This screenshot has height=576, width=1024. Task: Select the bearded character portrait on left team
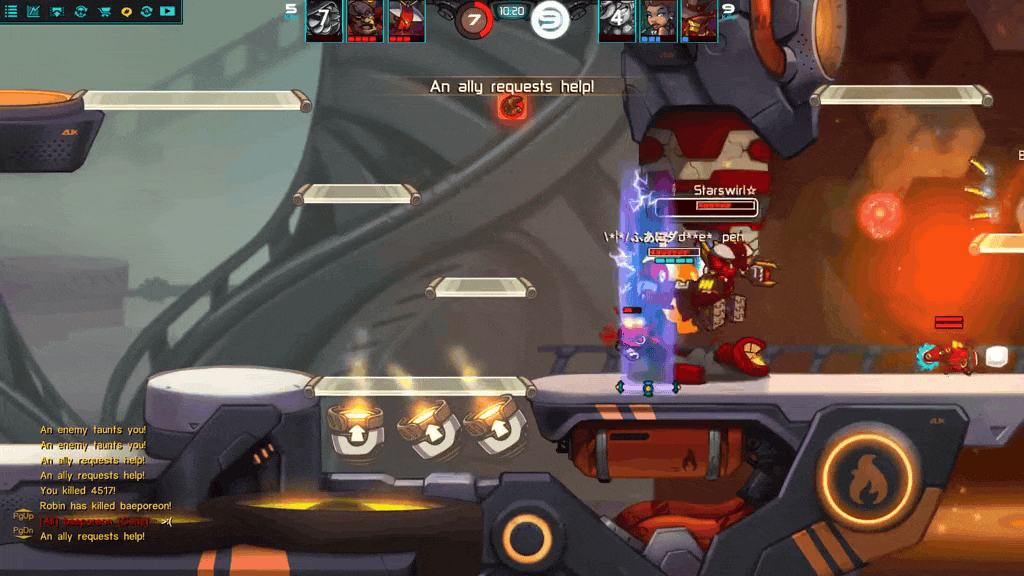(x=365, y=19)
